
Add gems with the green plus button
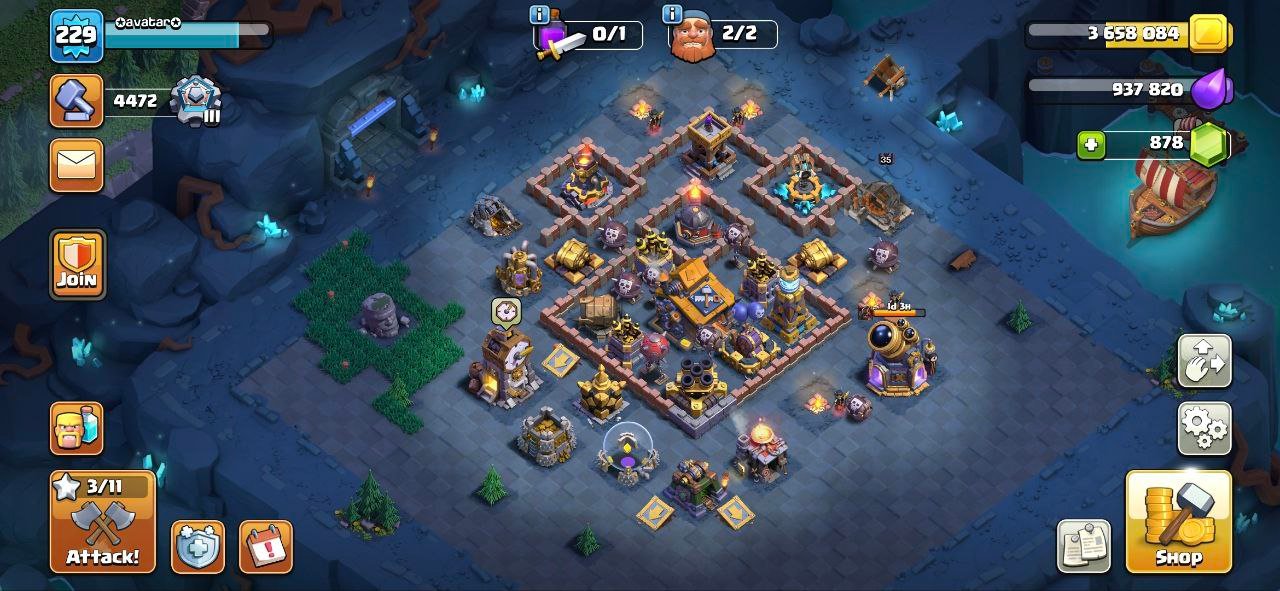point(1091,145)
